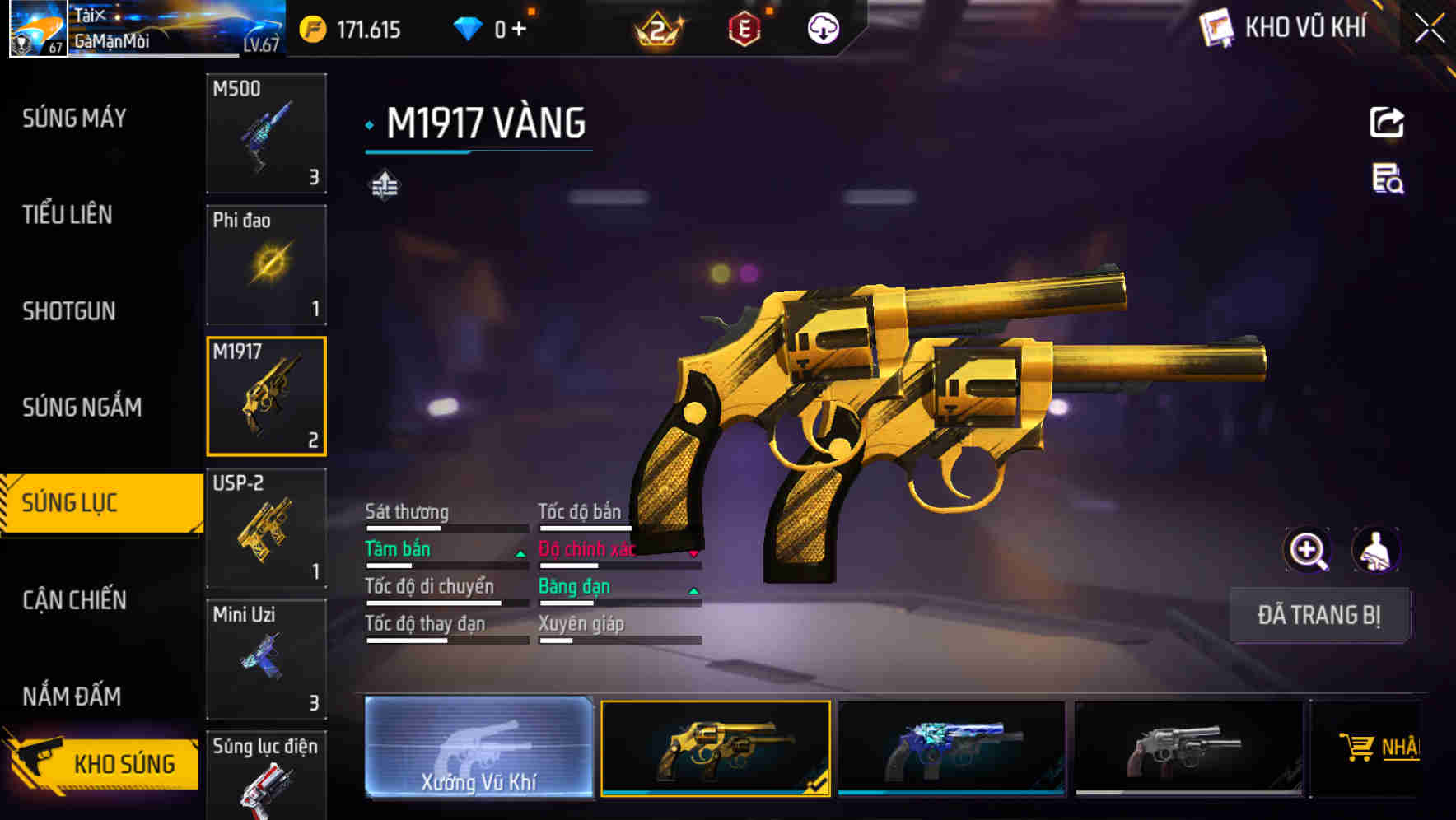Select the blue M1917 skin thumbnail
This screenshot has width=1456, height=820.
click(951, 748)
